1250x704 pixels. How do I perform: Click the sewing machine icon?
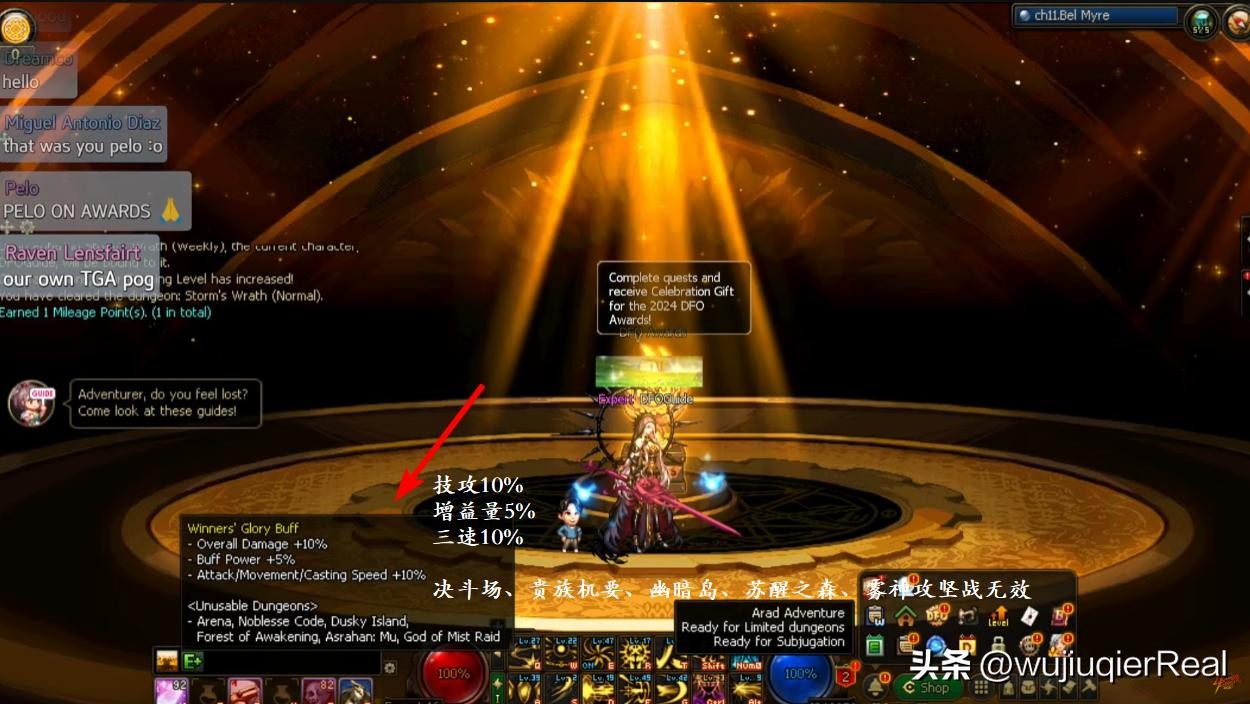tap(968, 616)
